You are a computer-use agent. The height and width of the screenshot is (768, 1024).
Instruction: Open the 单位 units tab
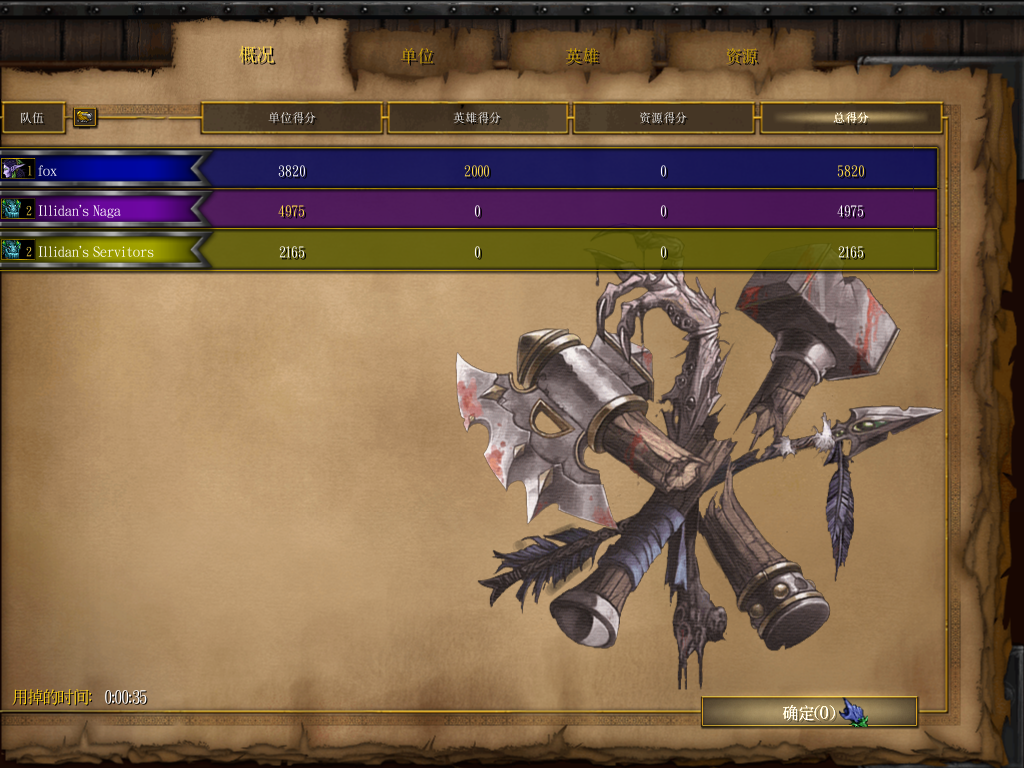tap(418, 56)
